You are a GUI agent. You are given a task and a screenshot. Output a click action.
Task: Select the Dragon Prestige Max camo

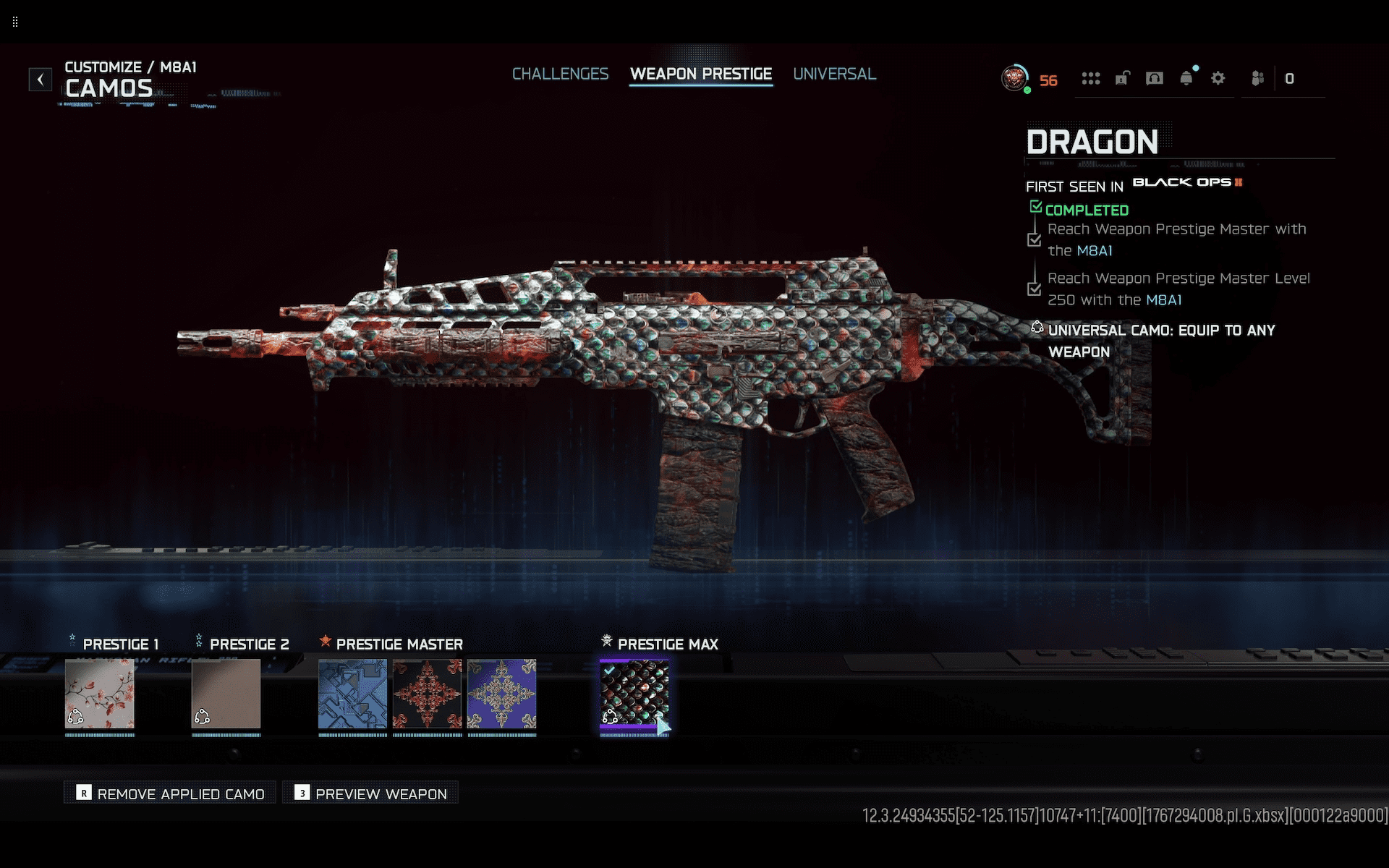634,693
